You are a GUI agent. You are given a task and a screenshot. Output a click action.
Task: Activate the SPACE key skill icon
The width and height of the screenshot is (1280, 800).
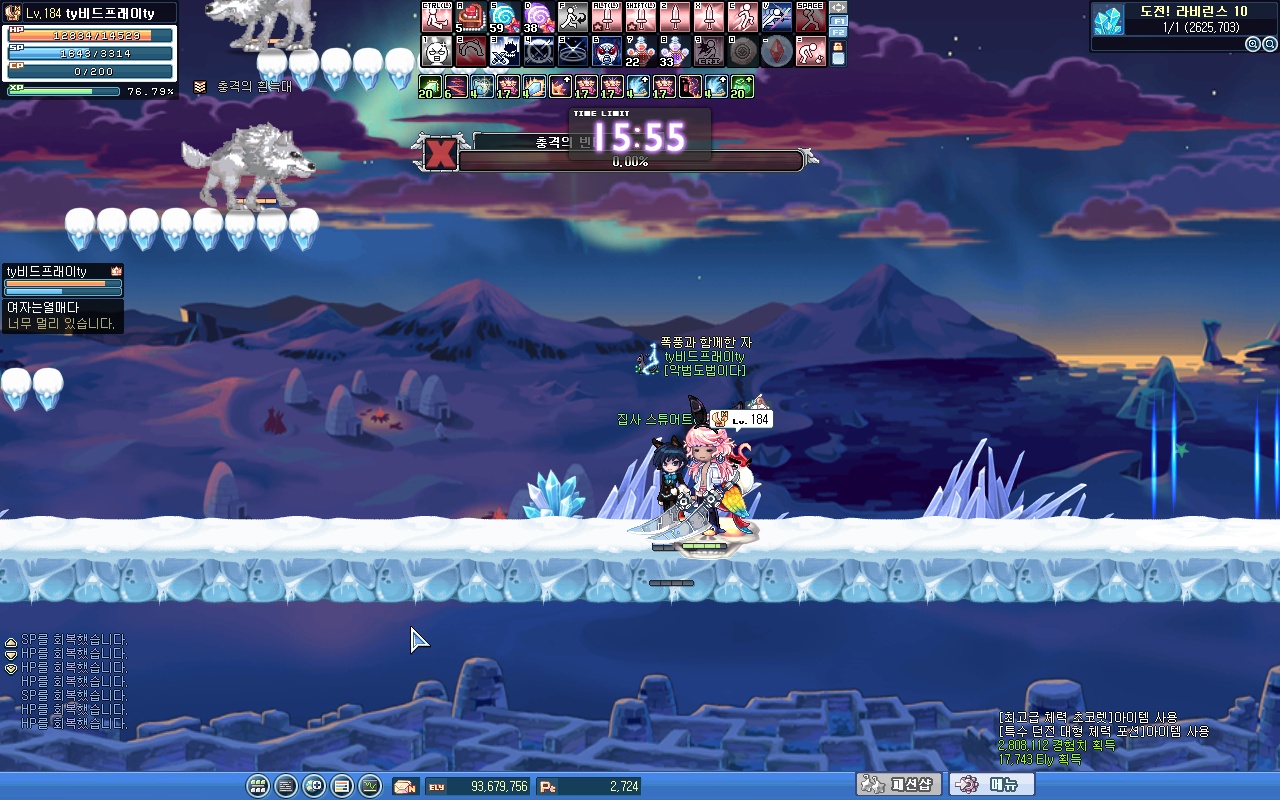click(810, 17)
